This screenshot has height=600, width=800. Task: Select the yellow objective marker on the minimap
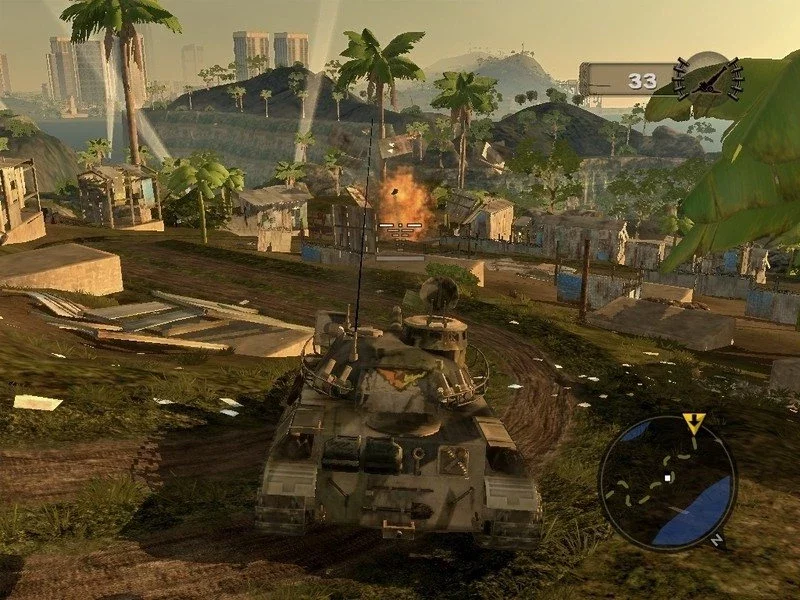[693, 421]
